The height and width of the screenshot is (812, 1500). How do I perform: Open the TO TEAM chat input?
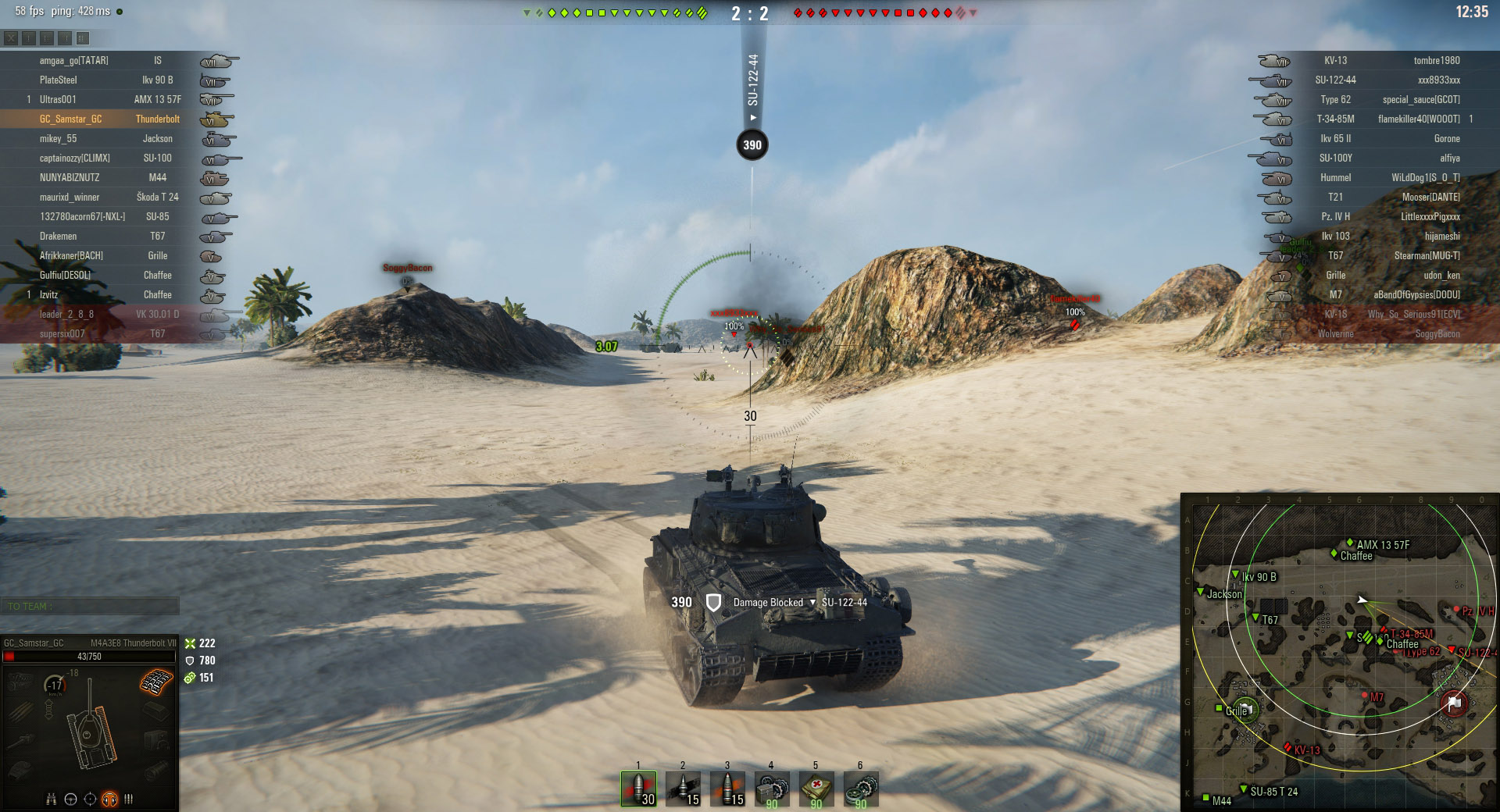point(90,606)
